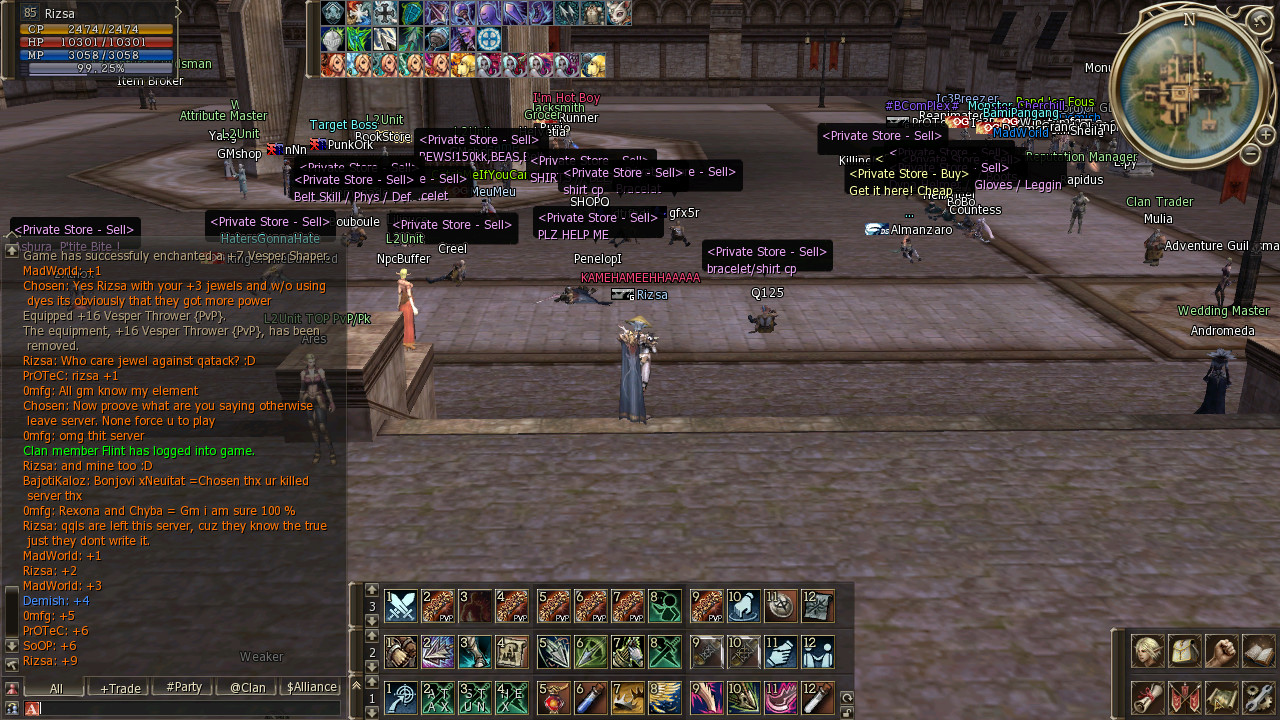Switch chat to the +Trade tab

[120, 688]
